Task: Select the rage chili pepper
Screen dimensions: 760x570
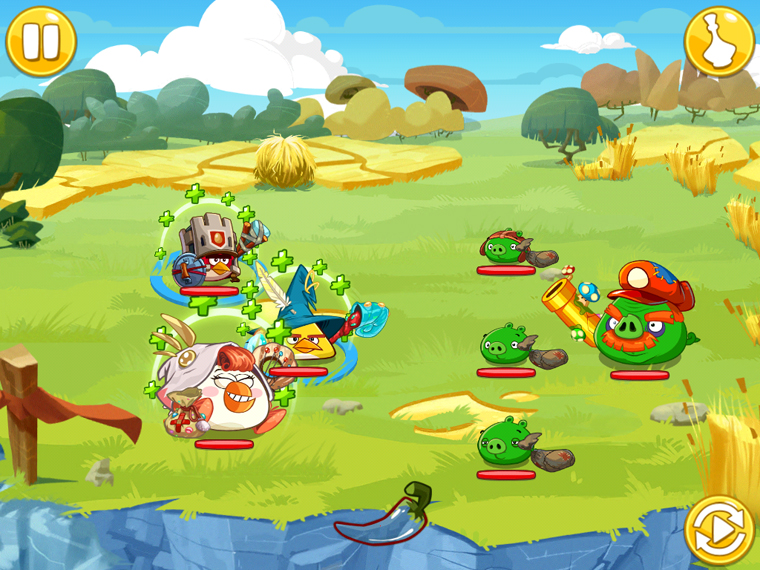Action: pos(385,515)
